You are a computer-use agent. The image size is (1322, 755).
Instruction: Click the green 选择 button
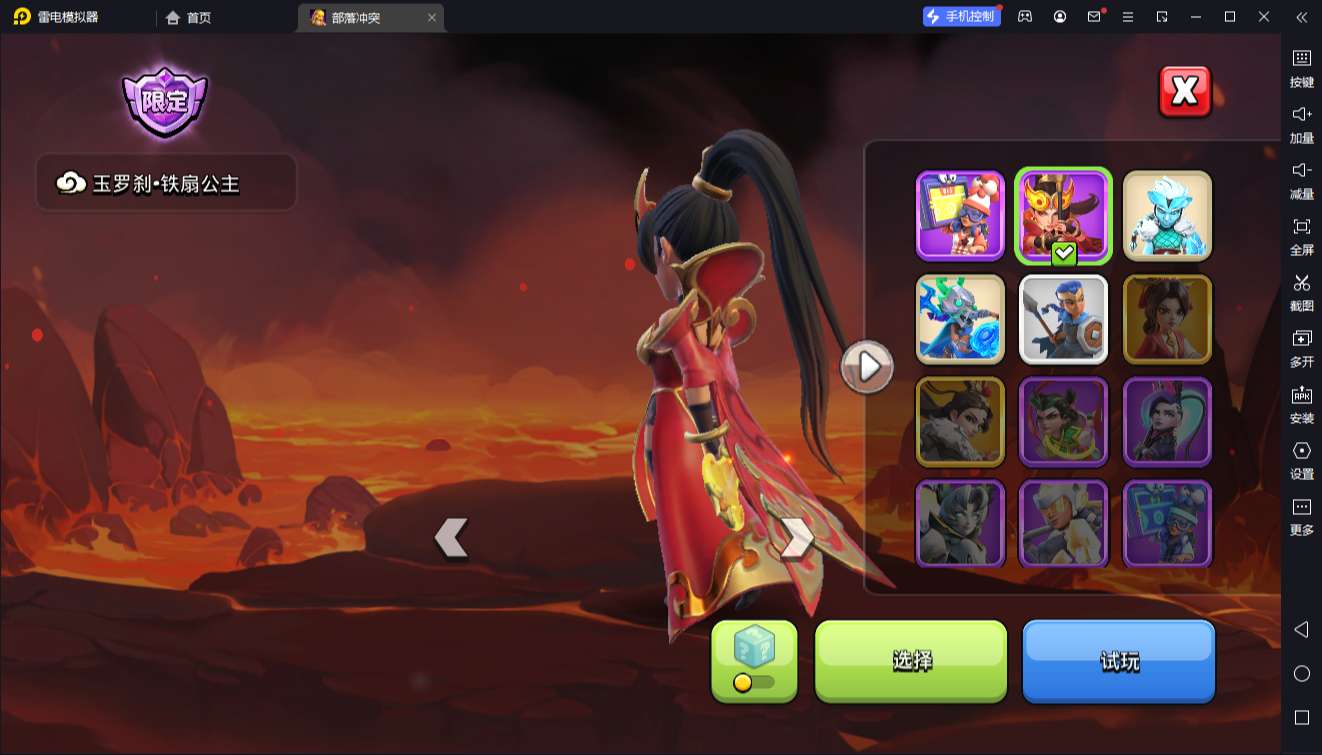(x=911, y=660)
